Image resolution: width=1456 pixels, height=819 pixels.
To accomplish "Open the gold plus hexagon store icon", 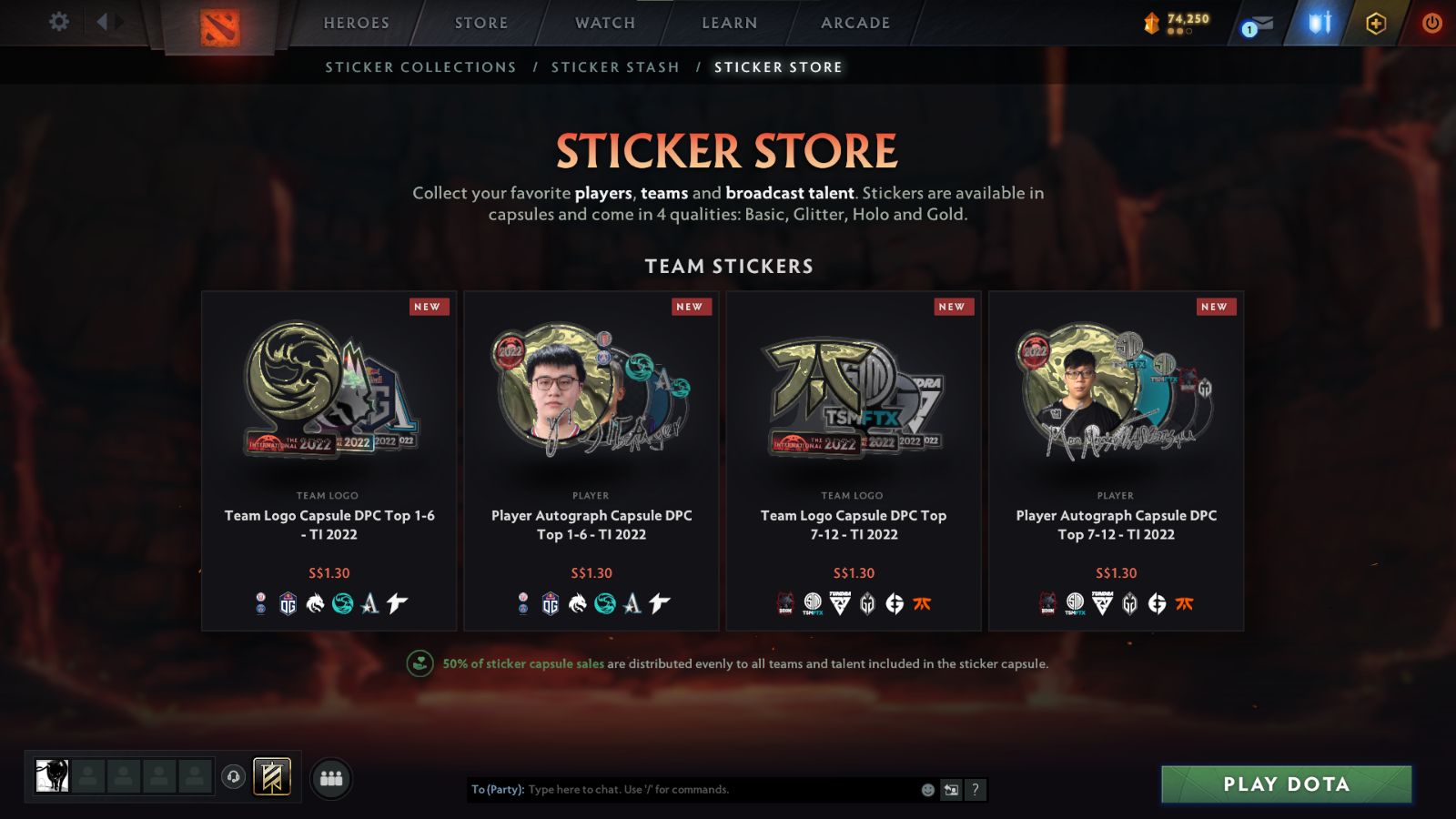I will tap(1374, 22).
